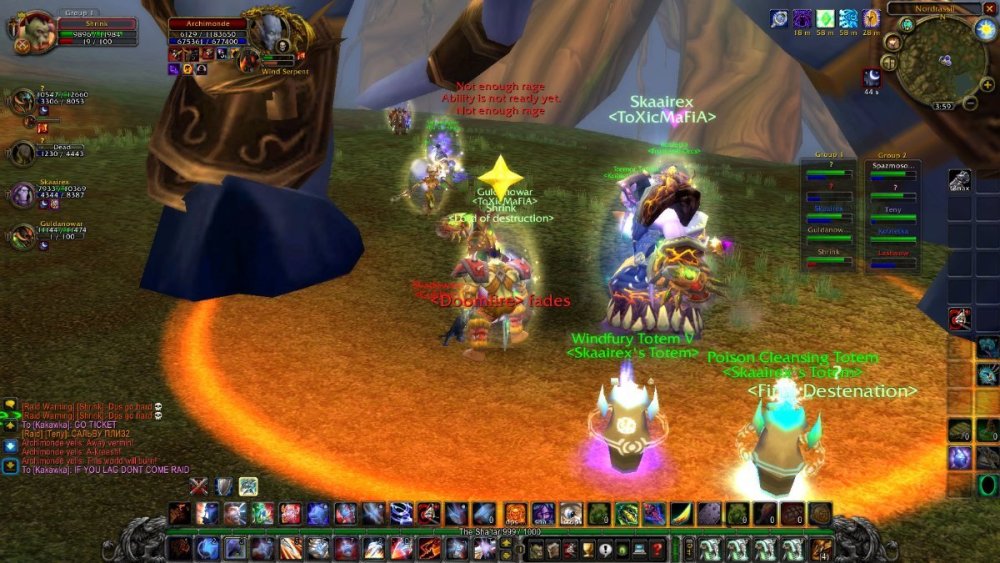Open the rightmost backpack bag slot
This screenshot has width=1000, height=563.
tap(822, 548)
